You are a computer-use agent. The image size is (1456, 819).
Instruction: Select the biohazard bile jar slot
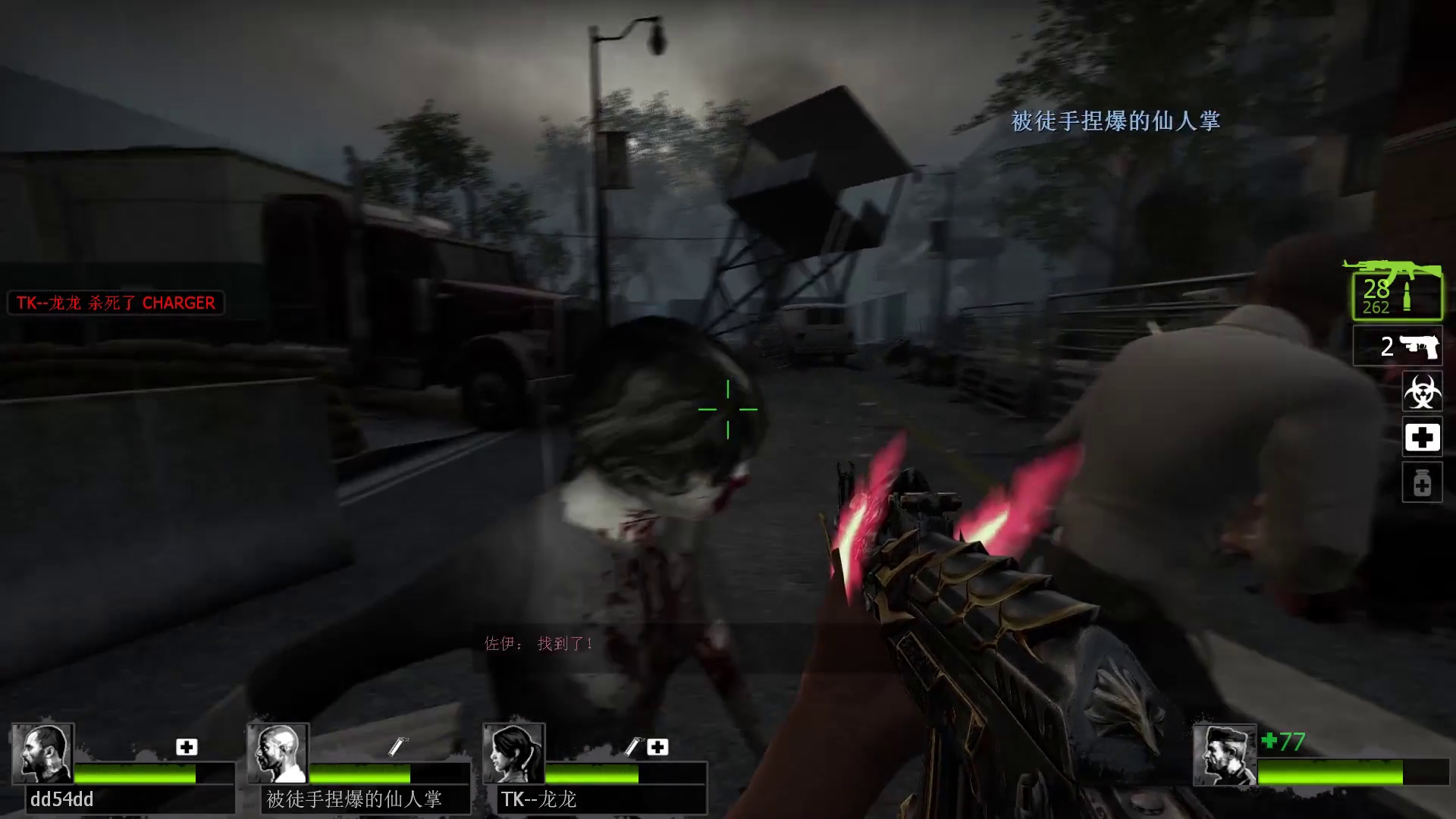click(1422, 391)
